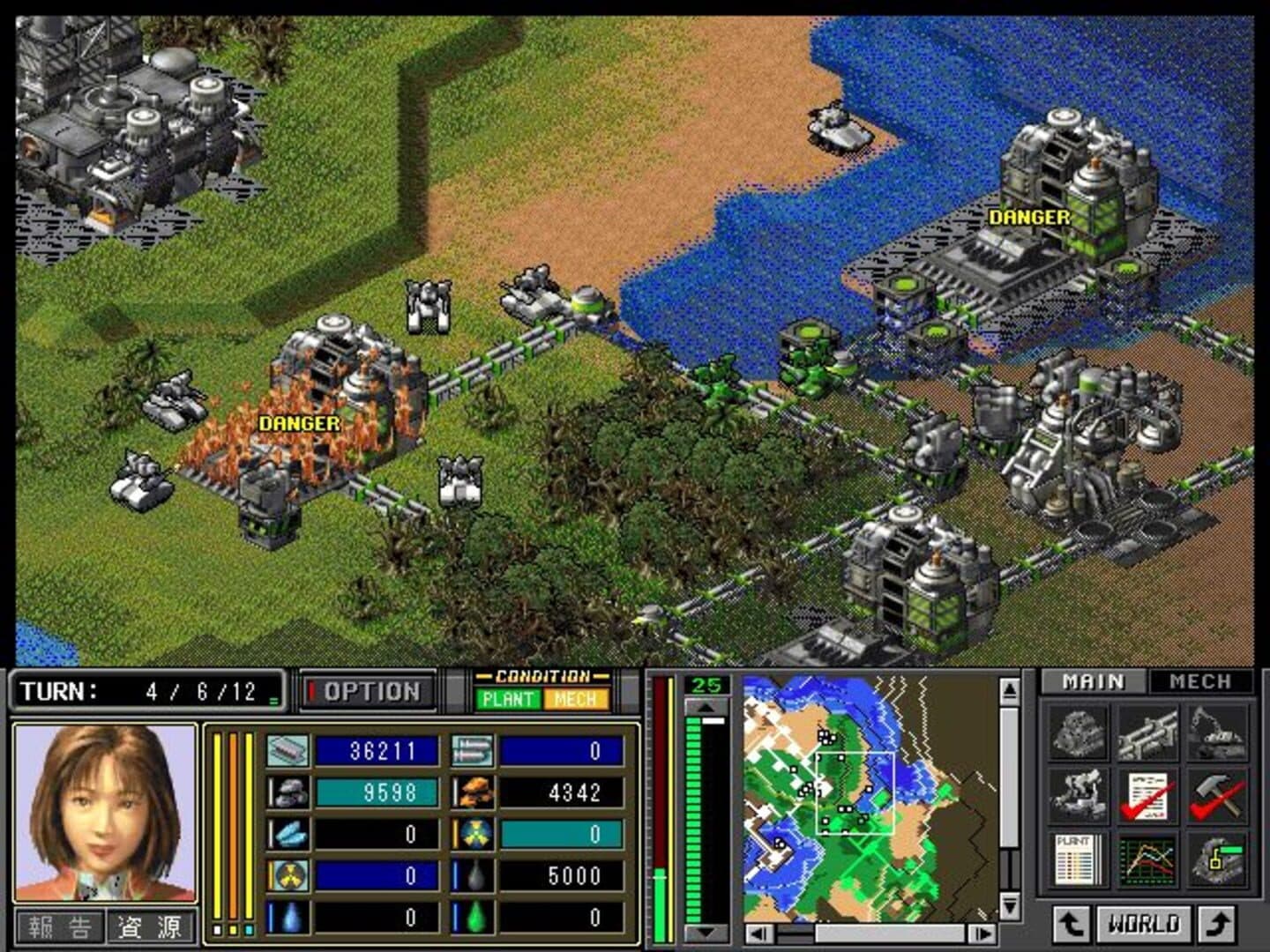This screenshot has height=952, width=1270.
Task: Open the WORLD map view
Action: [1144, 924]
